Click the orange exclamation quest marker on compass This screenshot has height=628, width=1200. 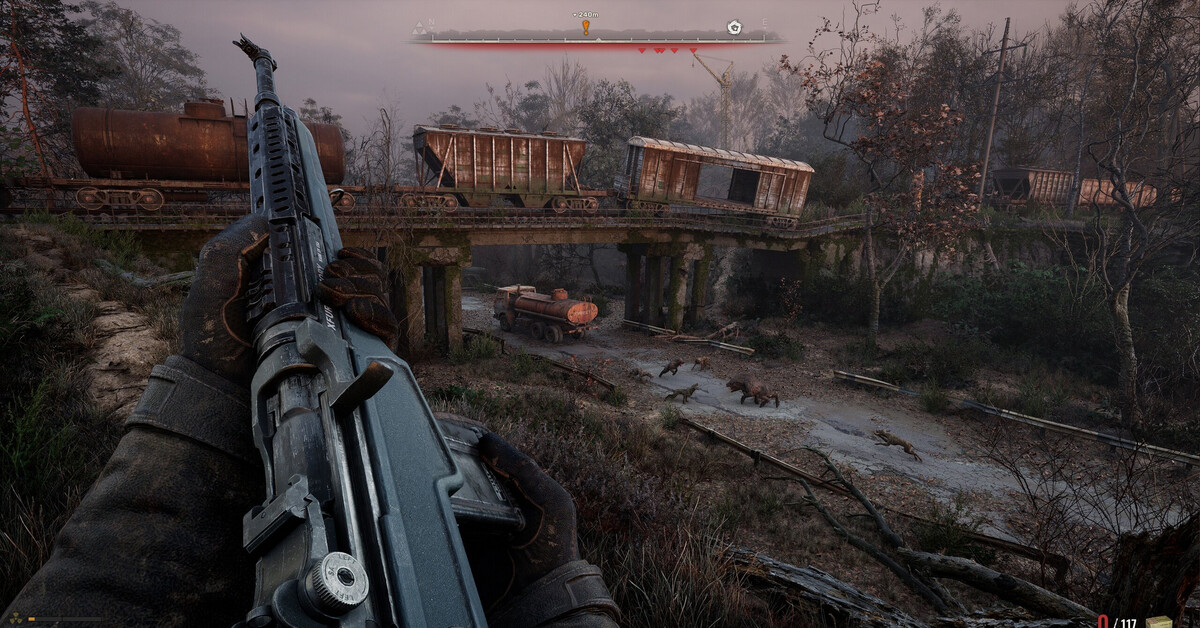coord(586,28)
